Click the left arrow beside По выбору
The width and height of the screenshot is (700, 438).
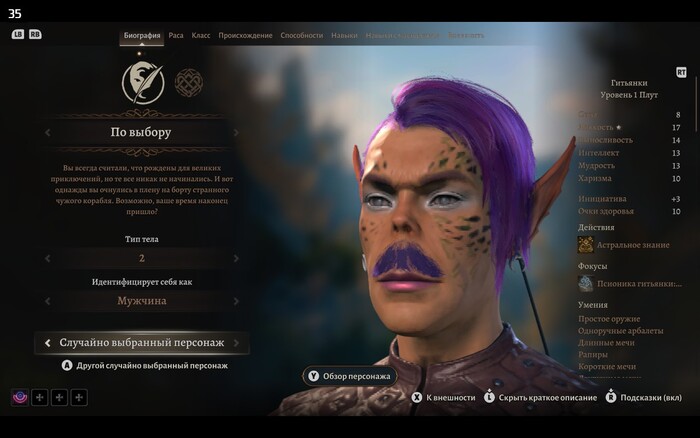47,132
